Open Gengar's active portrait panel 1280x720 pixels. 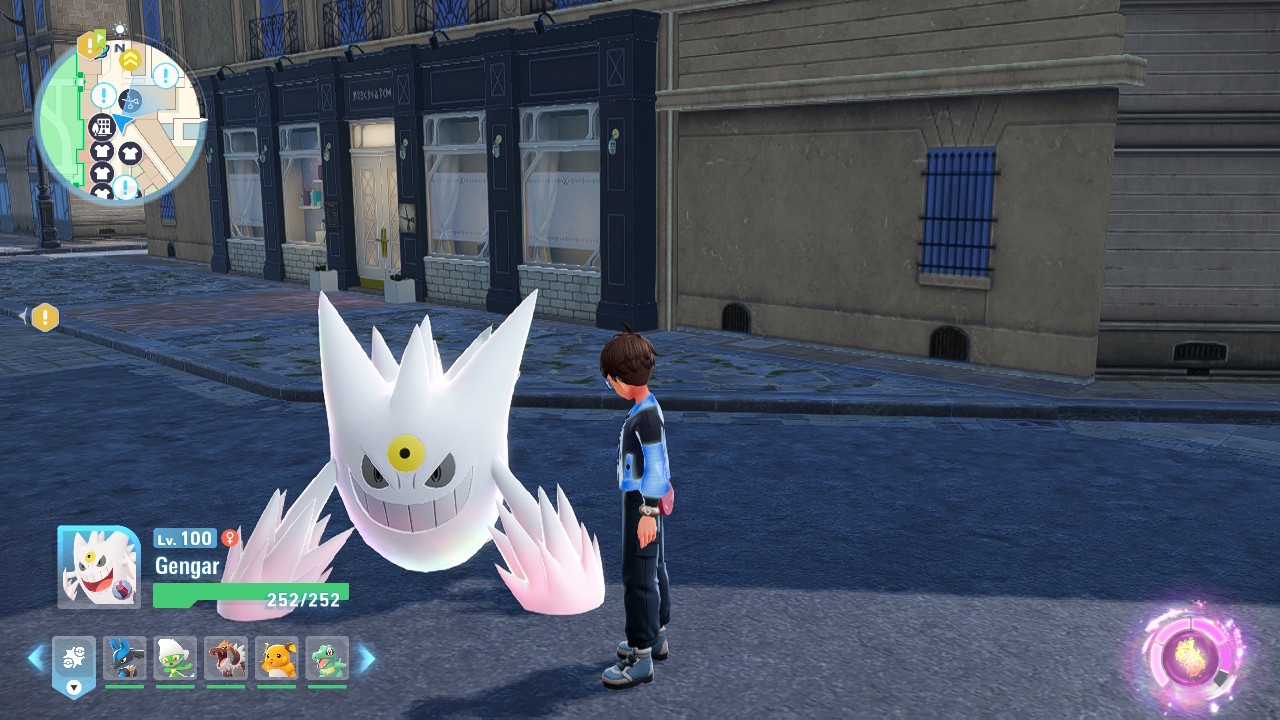point(98,566)
